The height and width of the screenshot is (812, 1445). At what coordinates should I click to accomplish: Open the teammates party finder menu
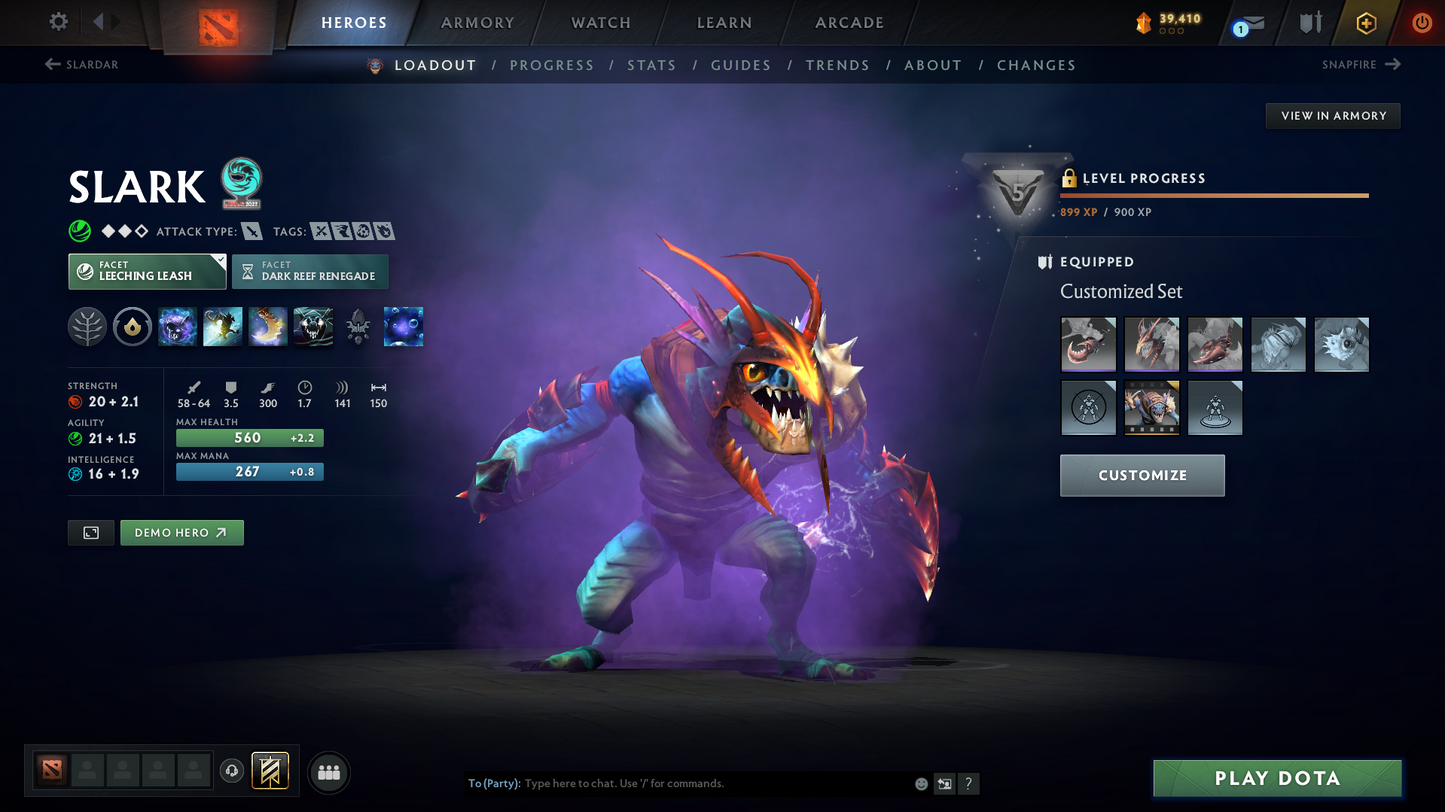329,770
